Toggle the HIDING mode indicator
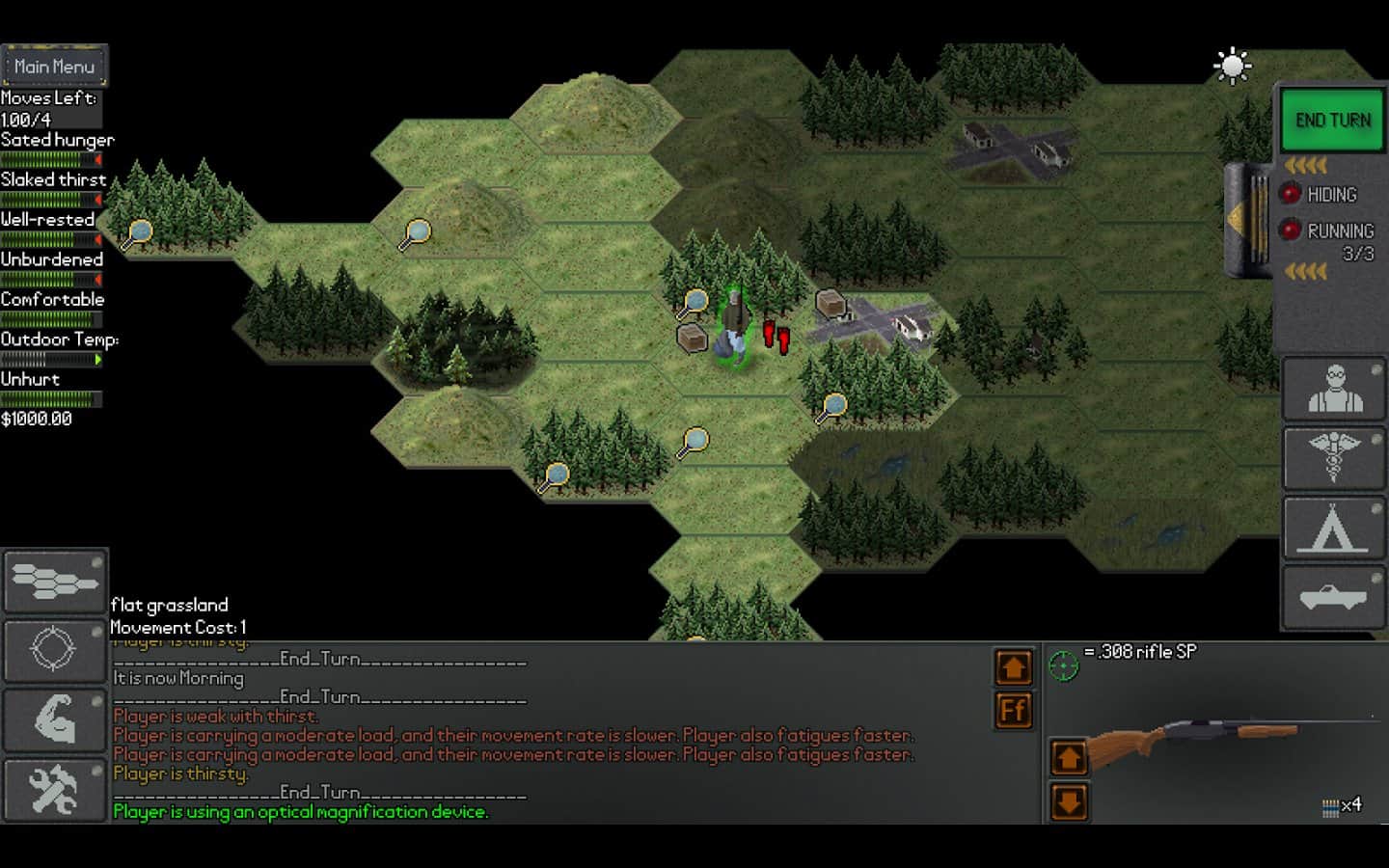1389x868 pixels. 1291,194
